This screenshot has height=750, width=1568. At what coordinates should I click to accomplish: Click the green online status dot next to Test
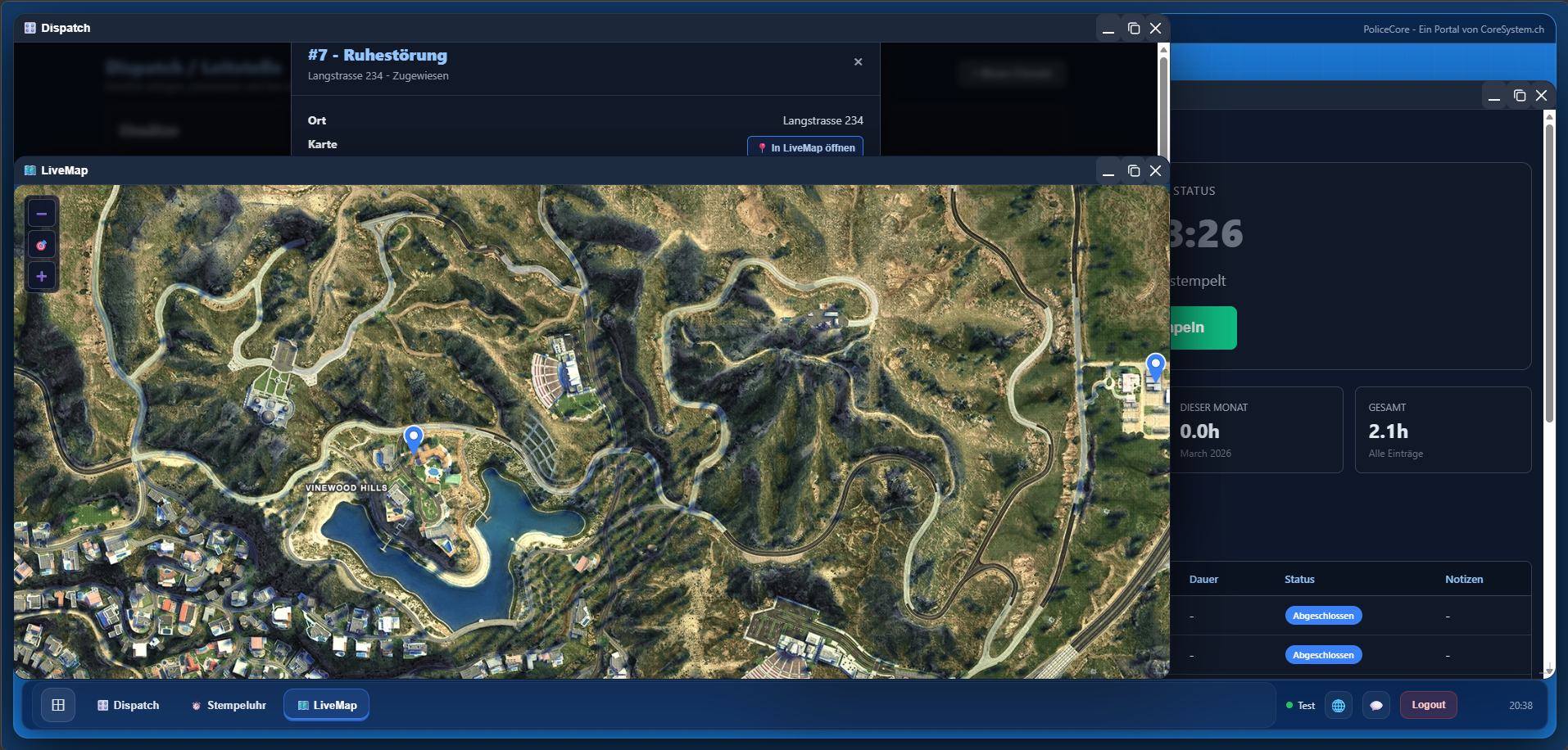[x=1289, y=705]
